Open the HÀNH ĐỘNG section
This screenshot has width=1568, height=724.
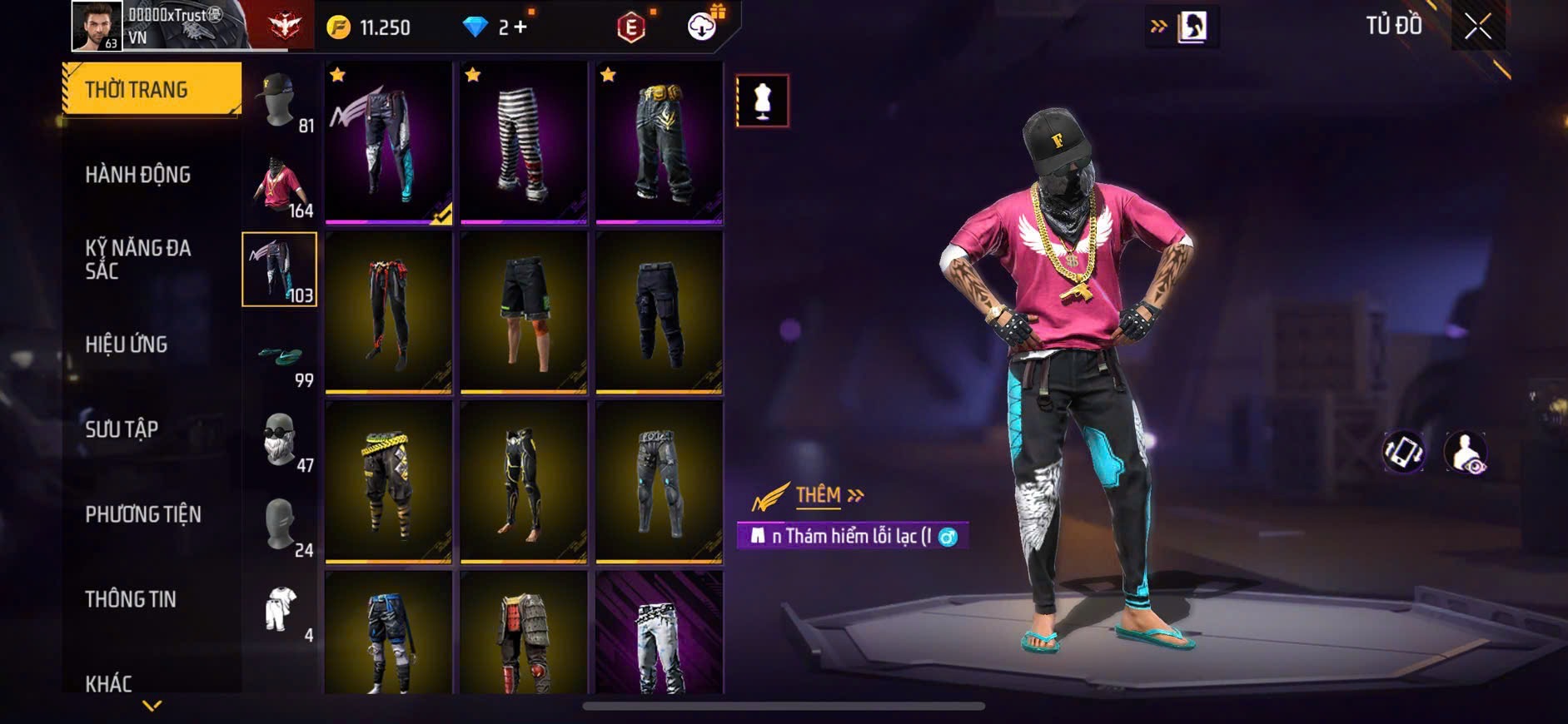coord(138,175)
